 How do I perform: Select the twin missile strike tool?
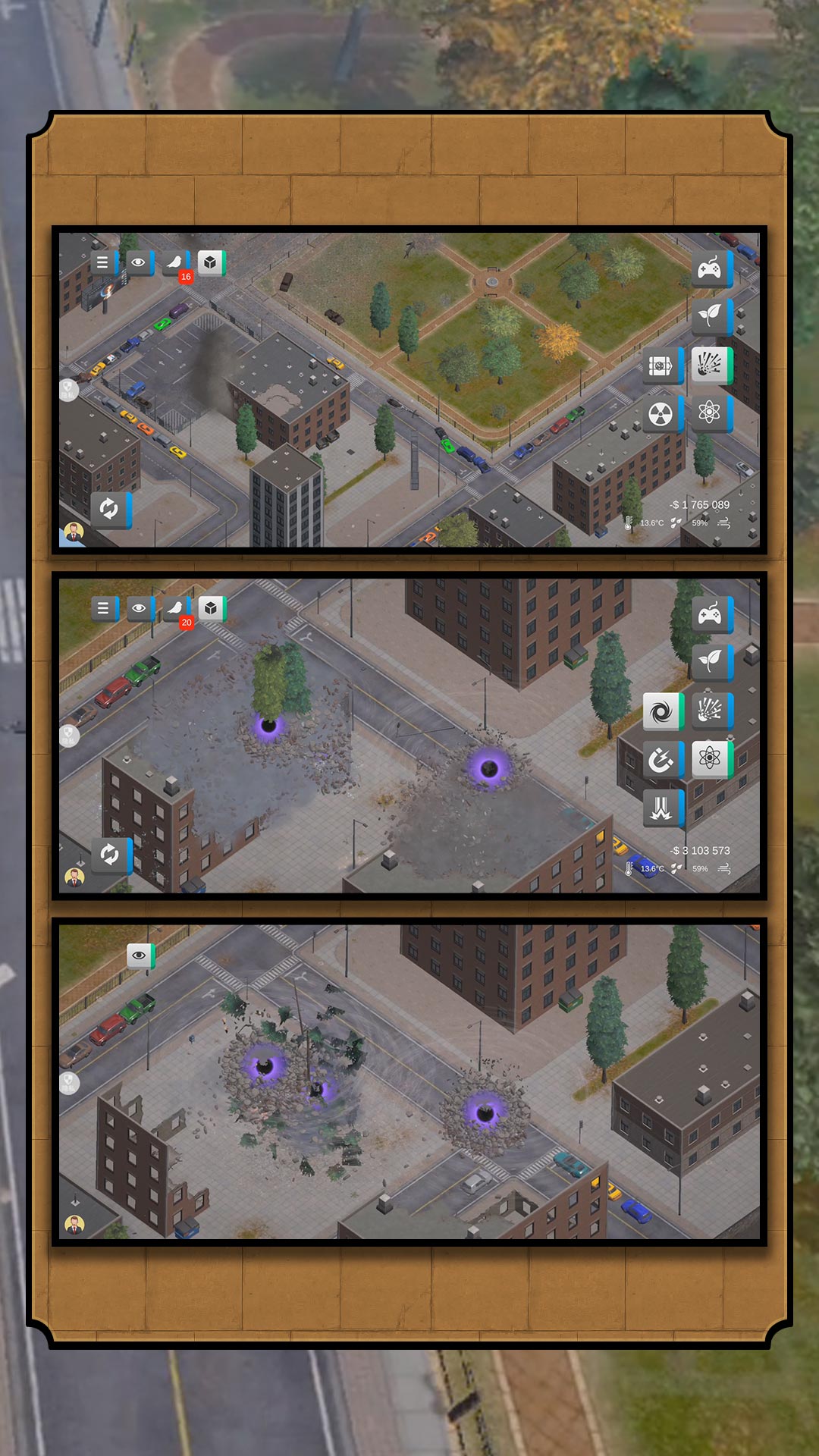tap(661, 808)
